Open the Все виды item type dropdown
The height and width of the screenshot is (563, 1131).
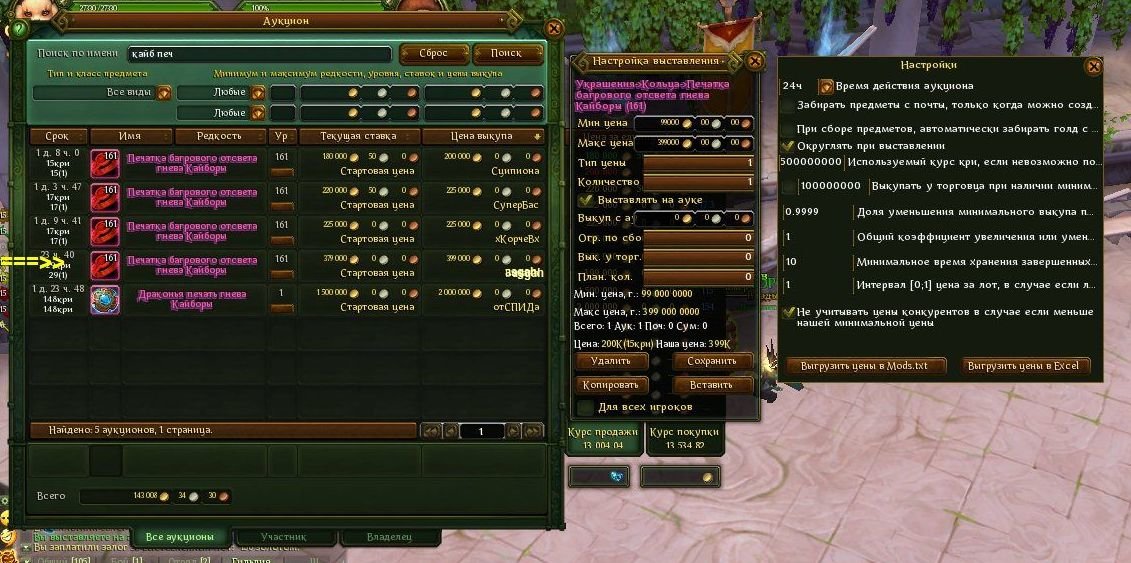tap(164, 93)
